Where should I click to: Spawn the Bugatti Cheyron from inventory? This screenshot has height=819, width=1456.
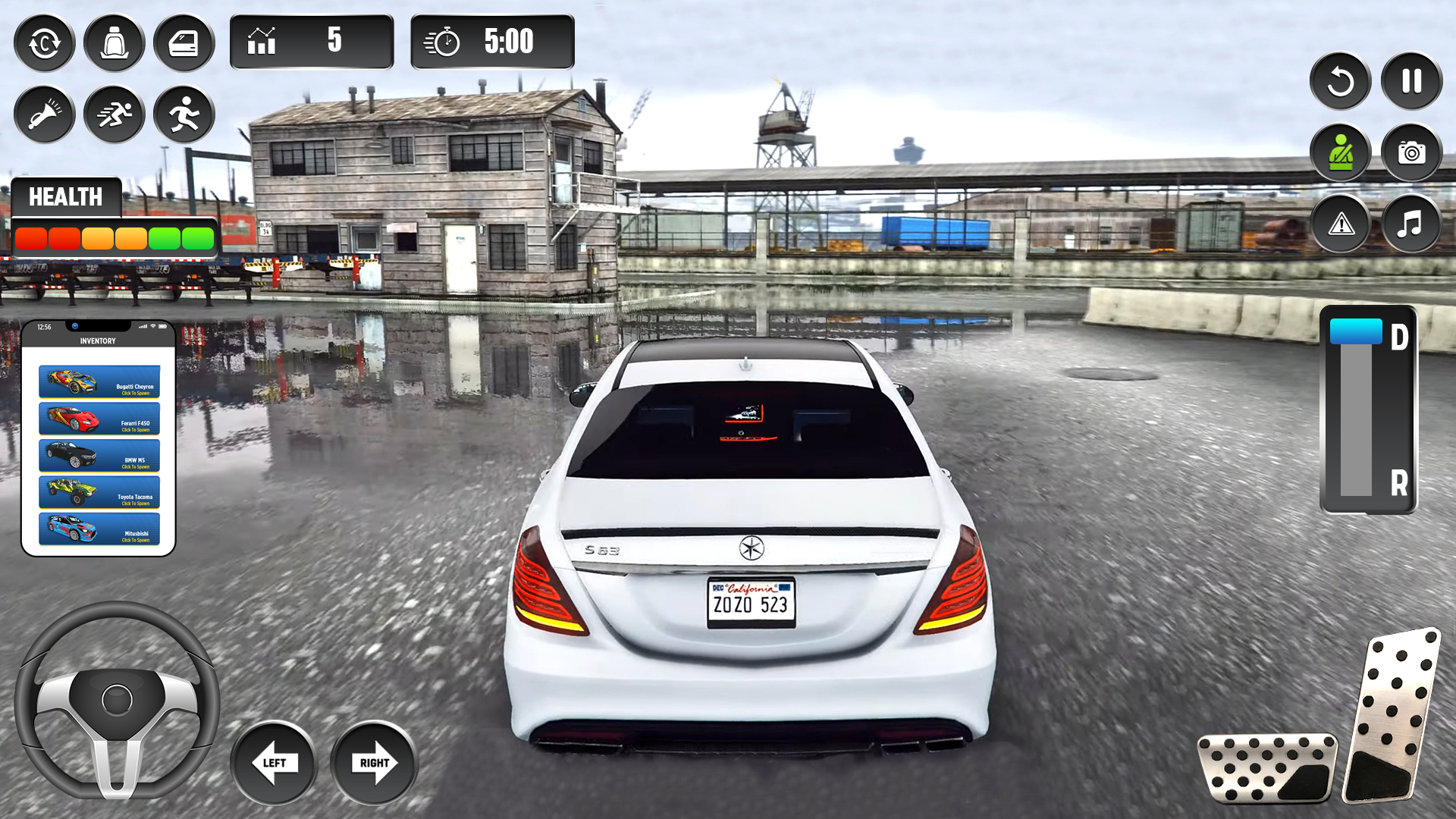[x=99, y=381]
